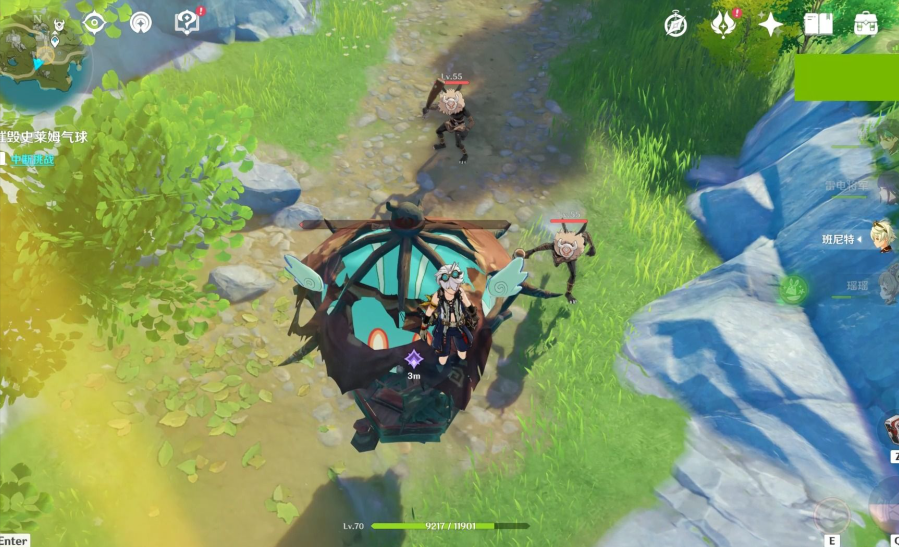Open the events wings icon
Image resolution: width=899 pixels, height=547 pixels.
722,25
